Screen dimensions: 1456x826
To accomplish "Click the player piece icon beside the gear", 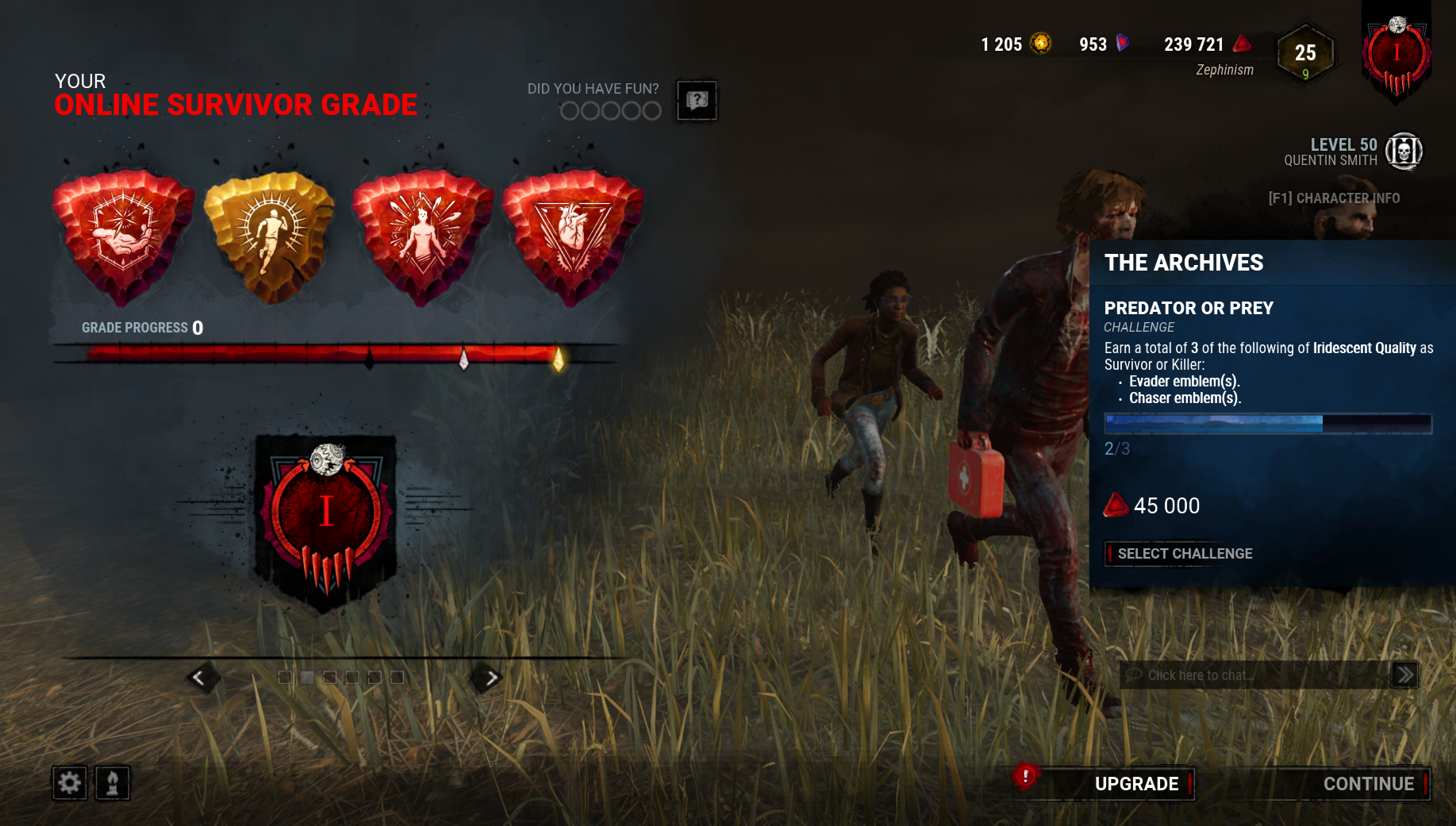I will tap(112, 783).
